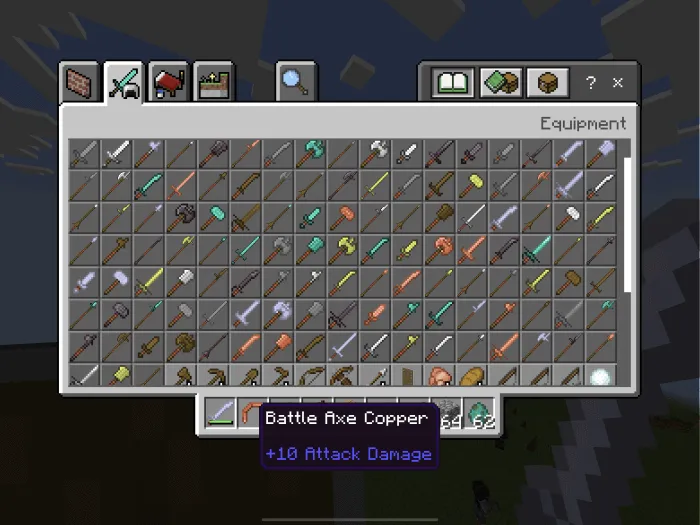Close the inventory with the X
Screen dimensions: 700x525
point(618,83)
